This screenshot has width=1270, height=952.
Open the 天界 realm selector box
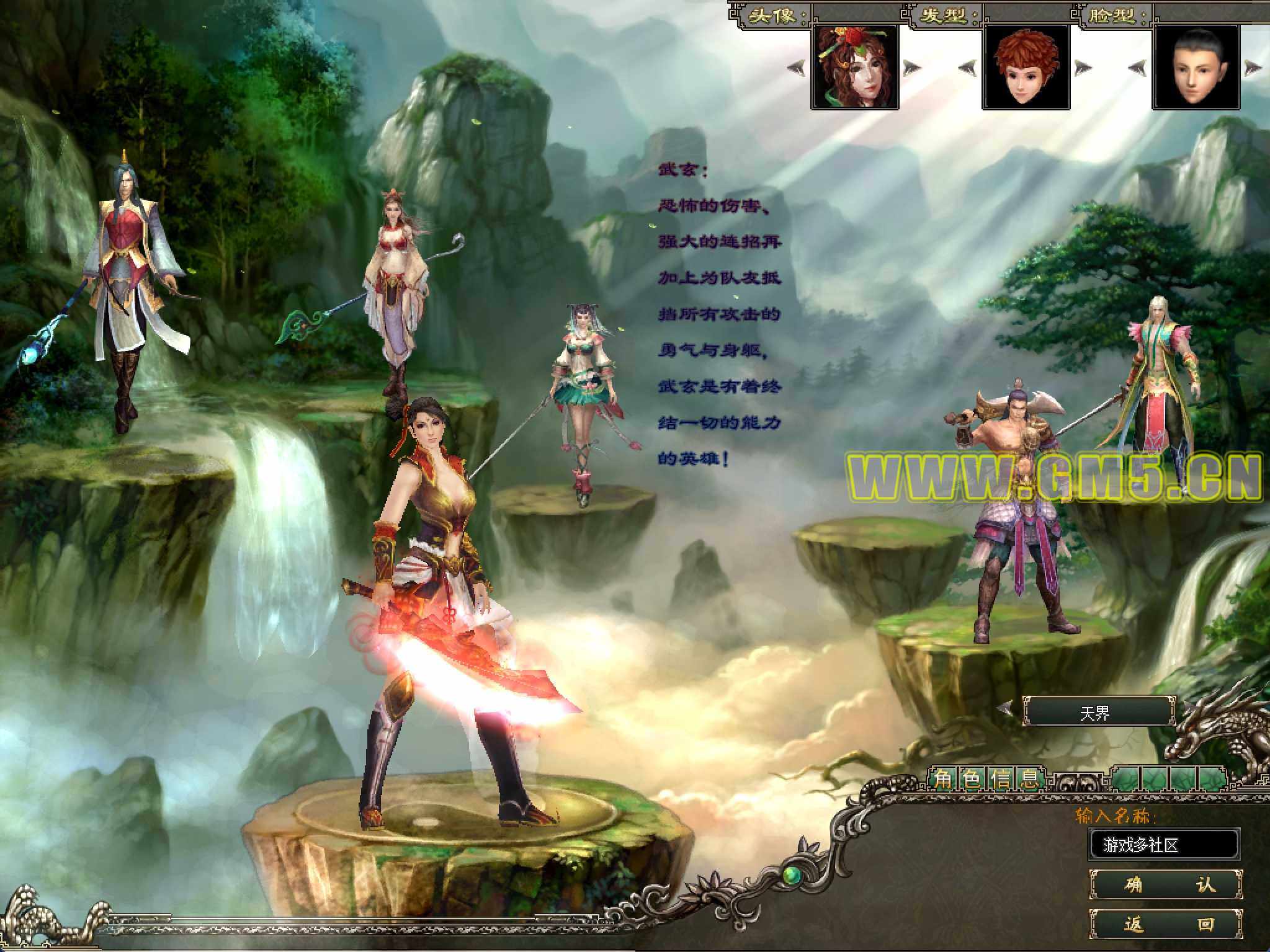point(1099,712)
